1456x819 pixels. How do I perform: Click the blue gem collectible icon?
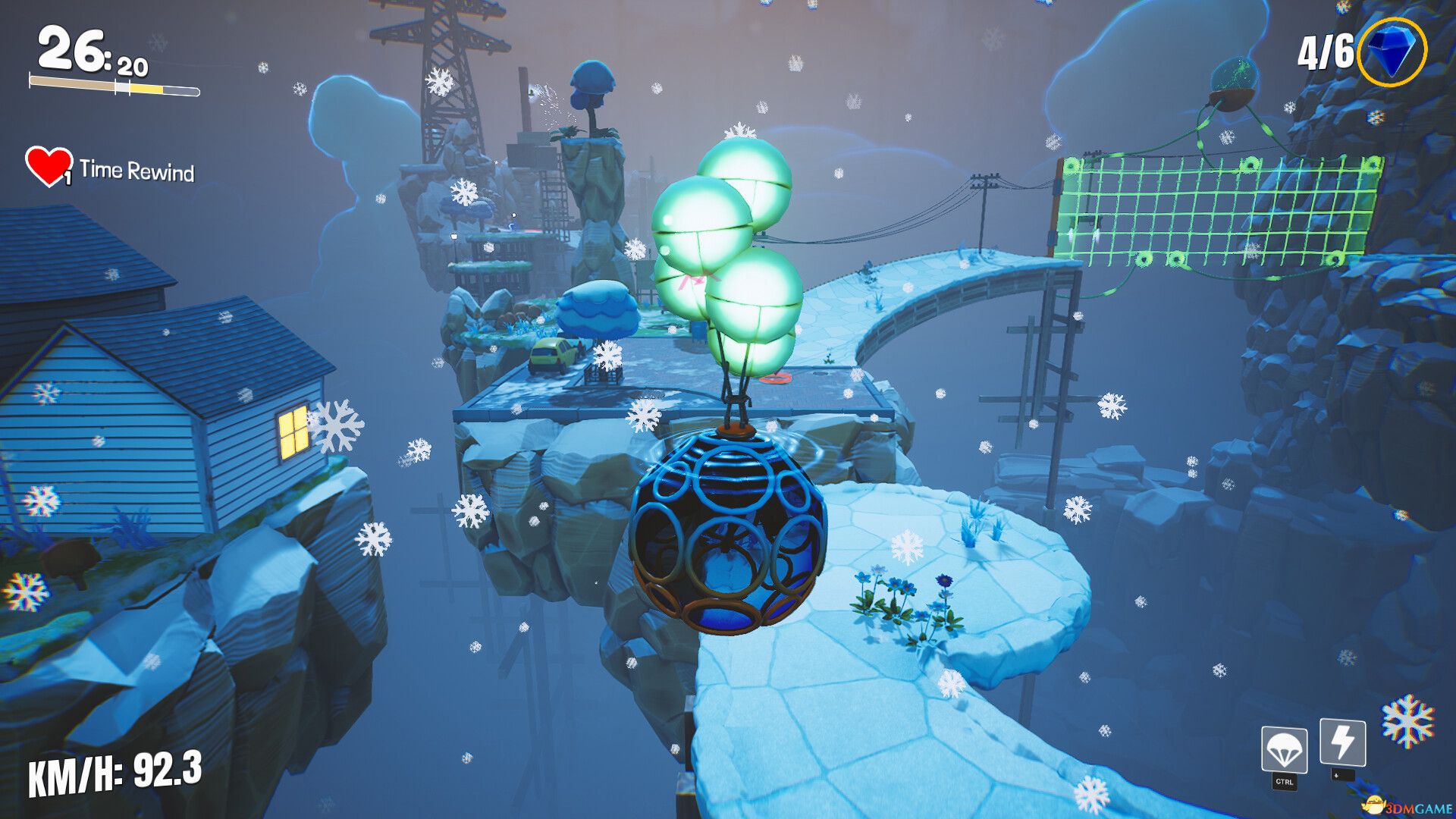point(1392,52)
